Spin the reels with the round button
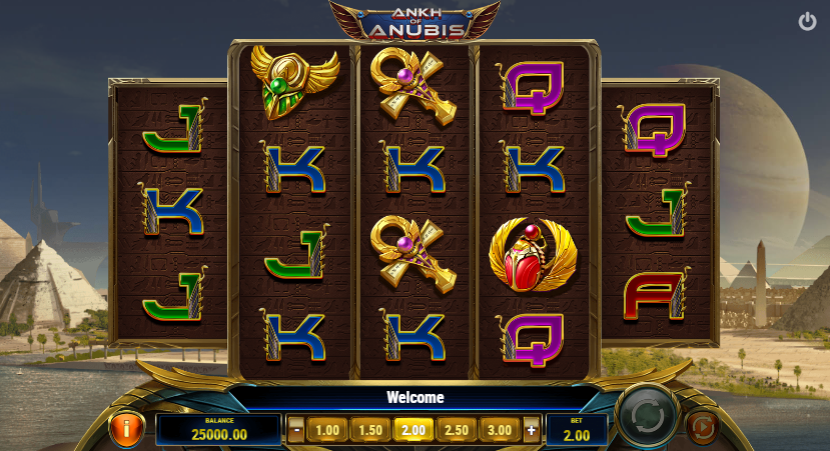The width and height of the screenshot is (830, 451). coord(647,415)
